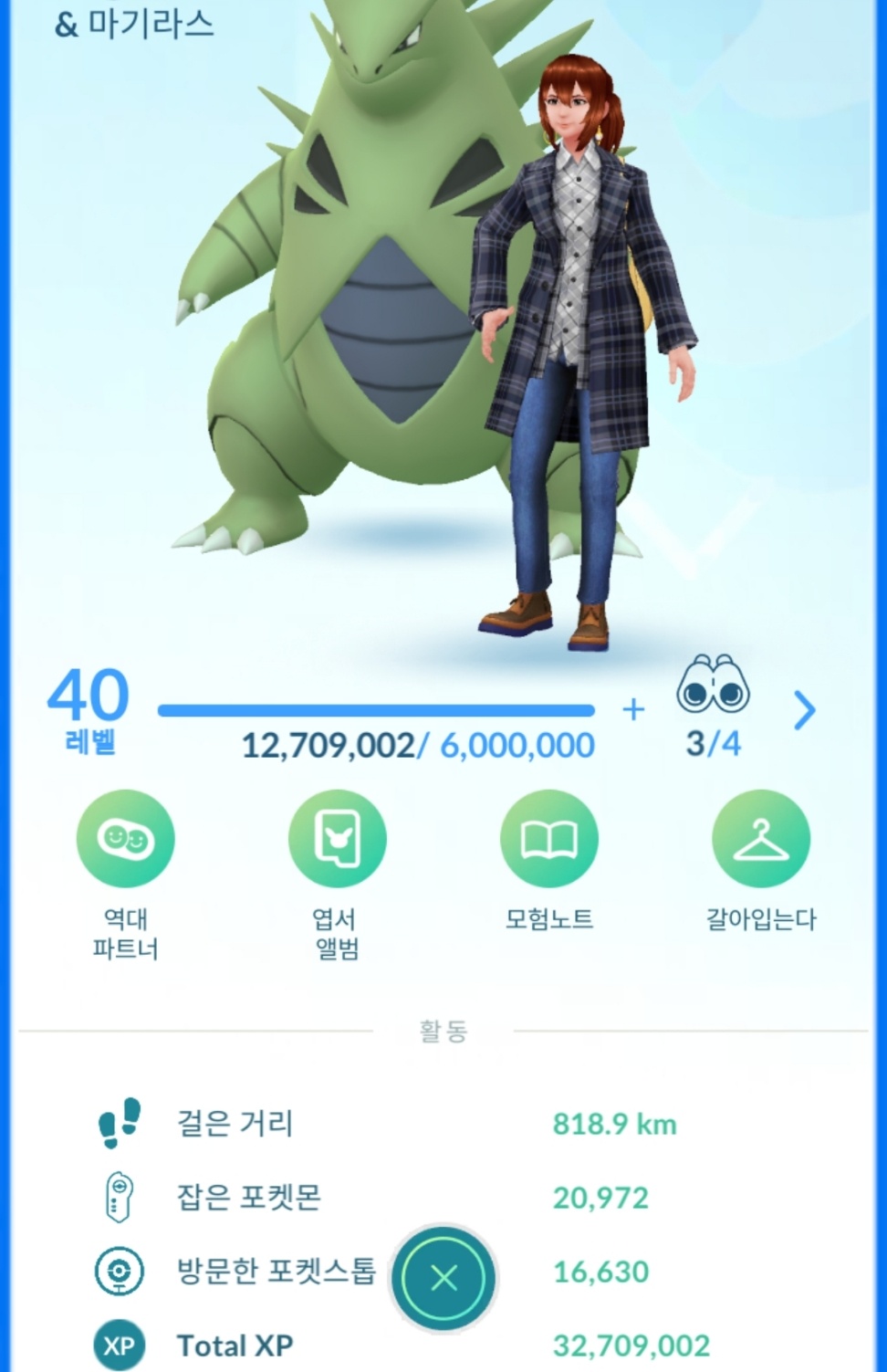This screenshot has height=1372, width=887.
Task: Open the binoculars research progress icon
Action: 713,686
